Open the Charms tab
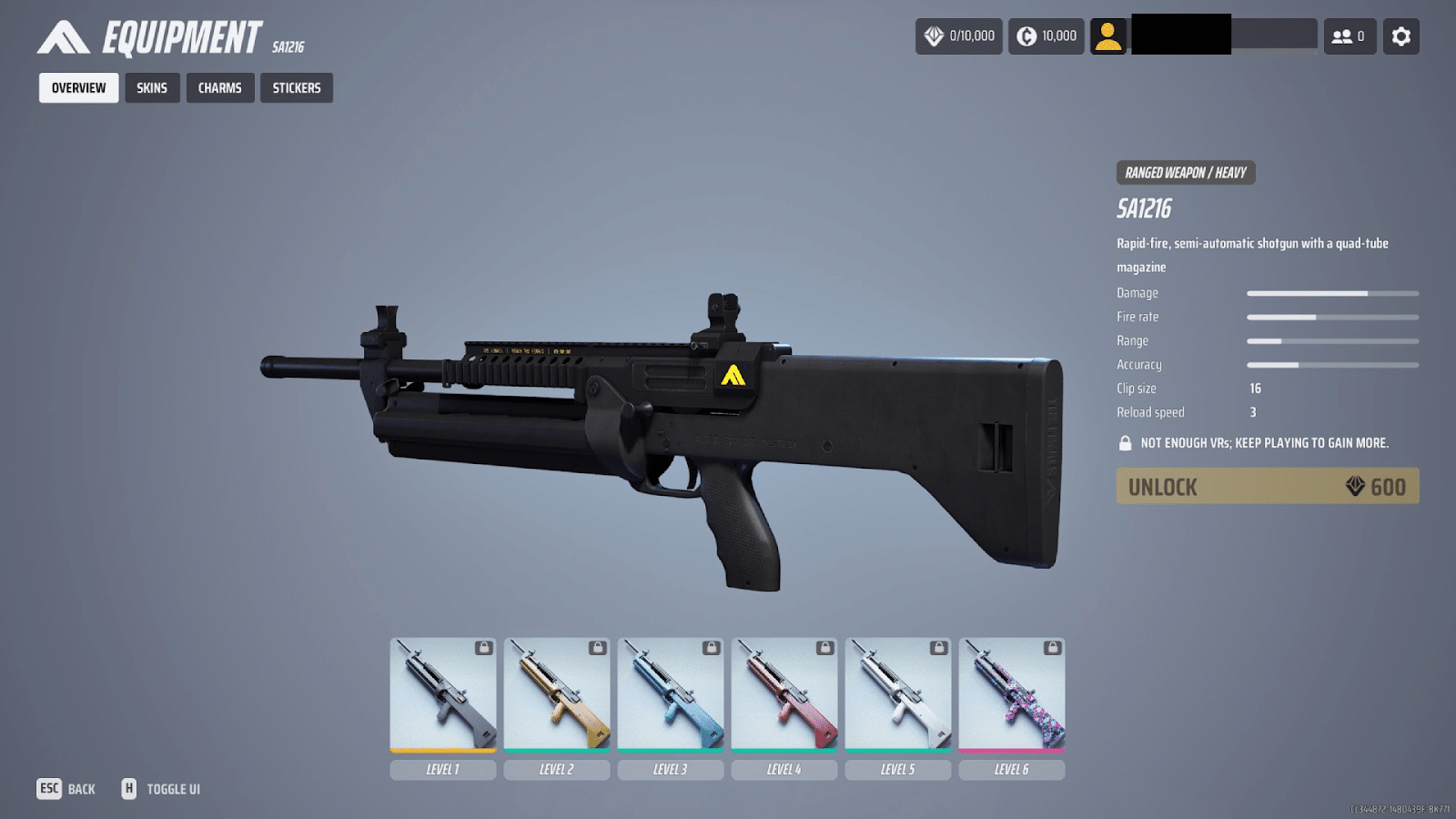The height and width of the screenshot is (819, 1456). 219,87
